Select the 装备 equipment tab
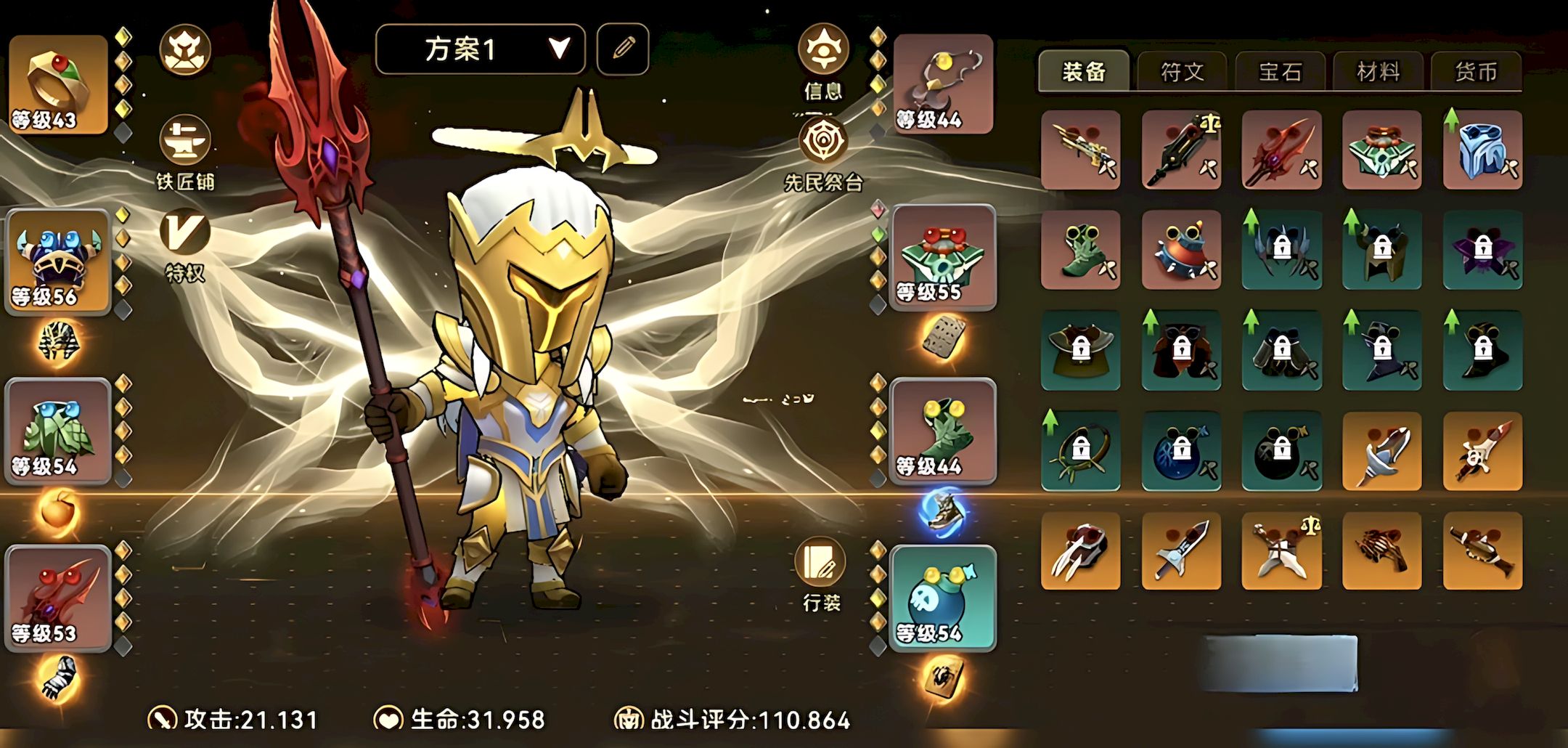This screenshot has height=748, width=1568. pos(1084,72)
